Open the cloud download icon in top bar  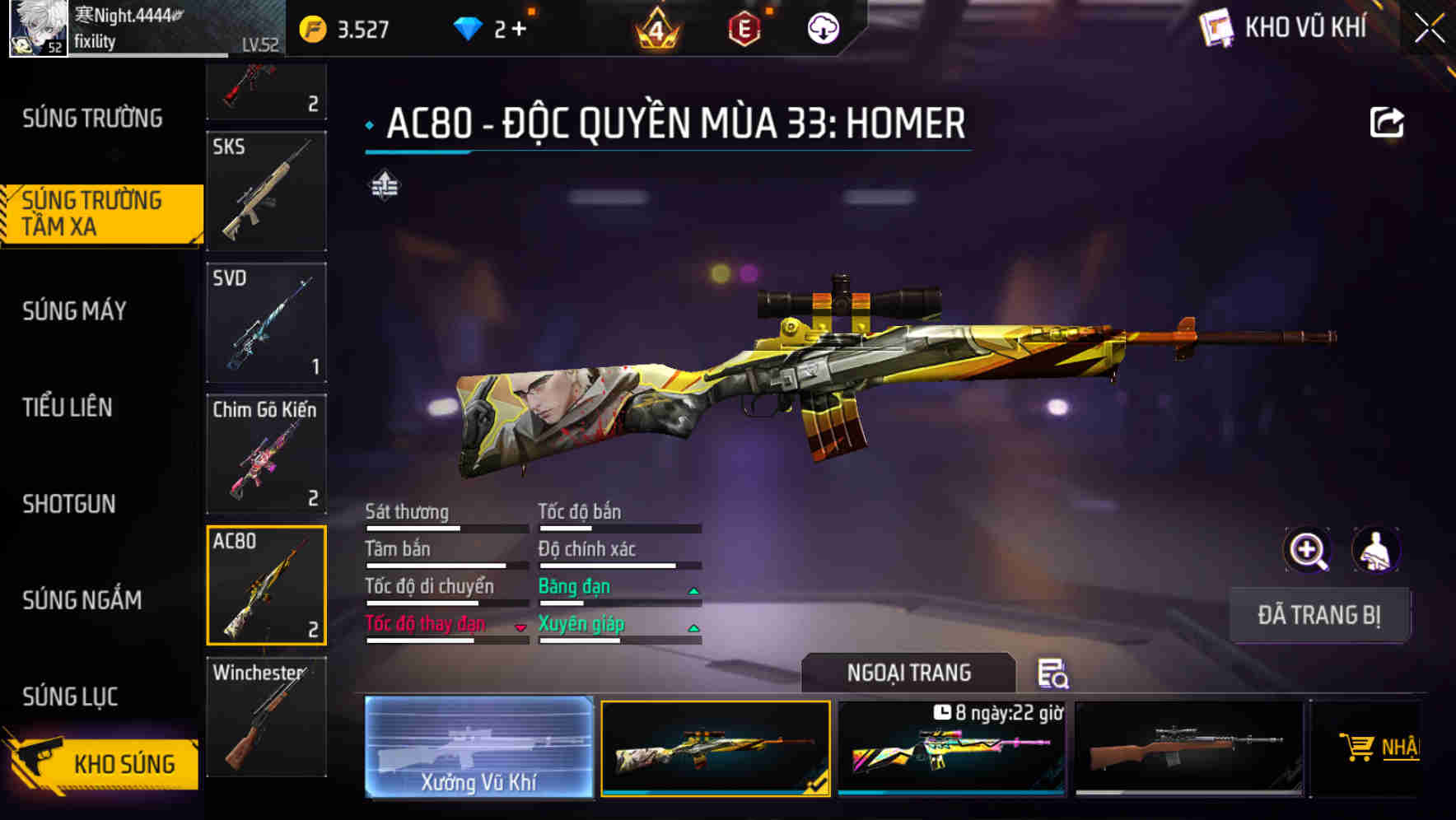[821, 27]
